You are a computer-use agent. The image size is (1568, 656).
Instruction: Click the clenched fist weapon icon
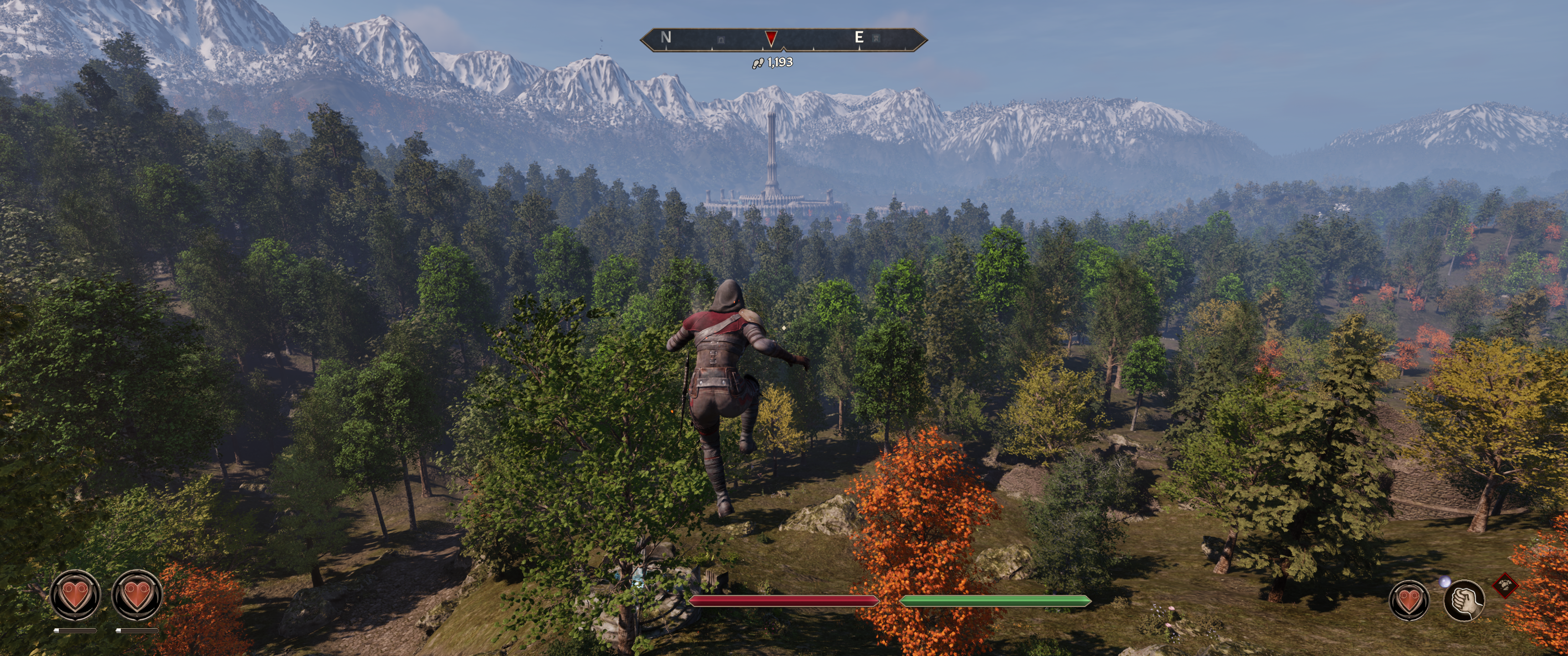click(1464, 600)
